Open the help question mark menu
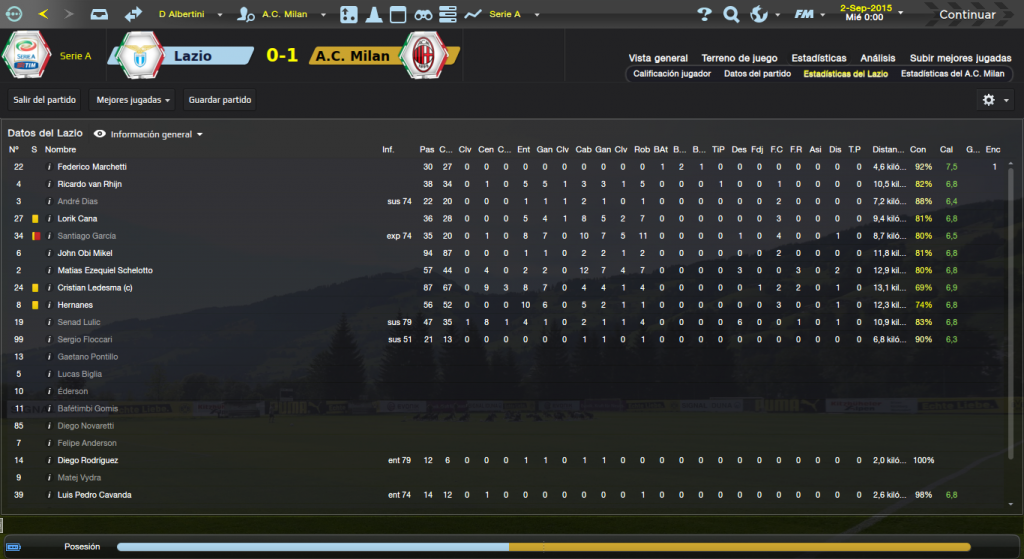The height and width of the screenshot is (559, 1024). (704, 15)
